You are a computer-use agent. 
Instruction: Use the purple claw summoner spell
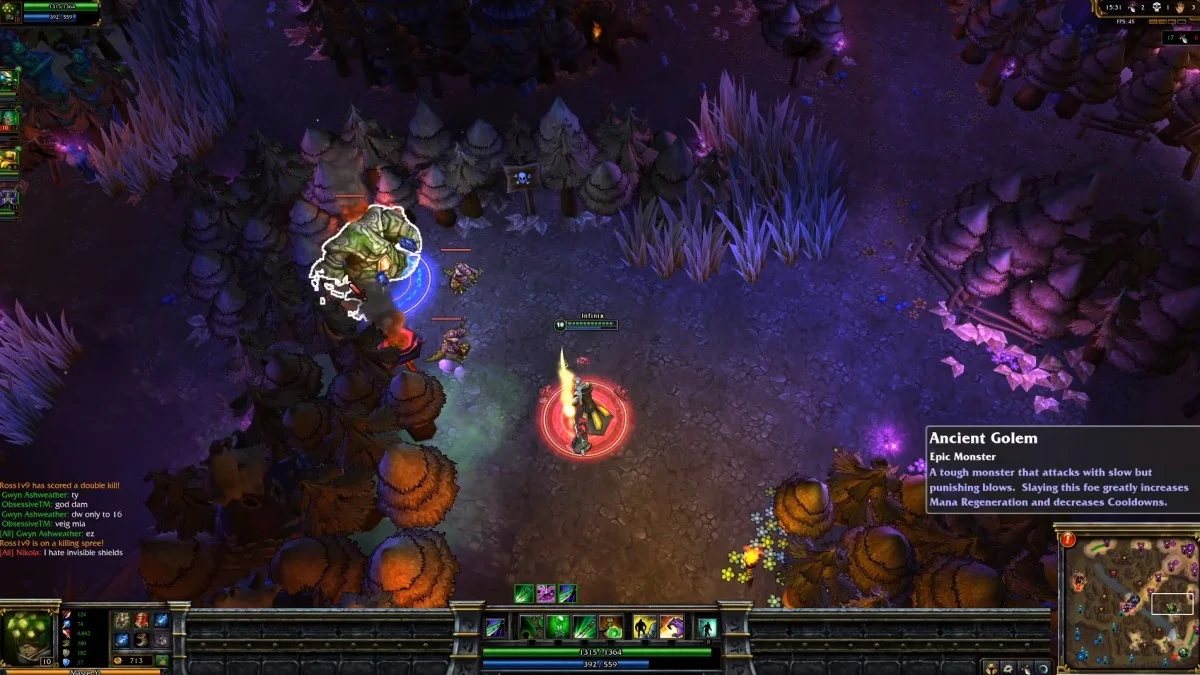[671, 627]
